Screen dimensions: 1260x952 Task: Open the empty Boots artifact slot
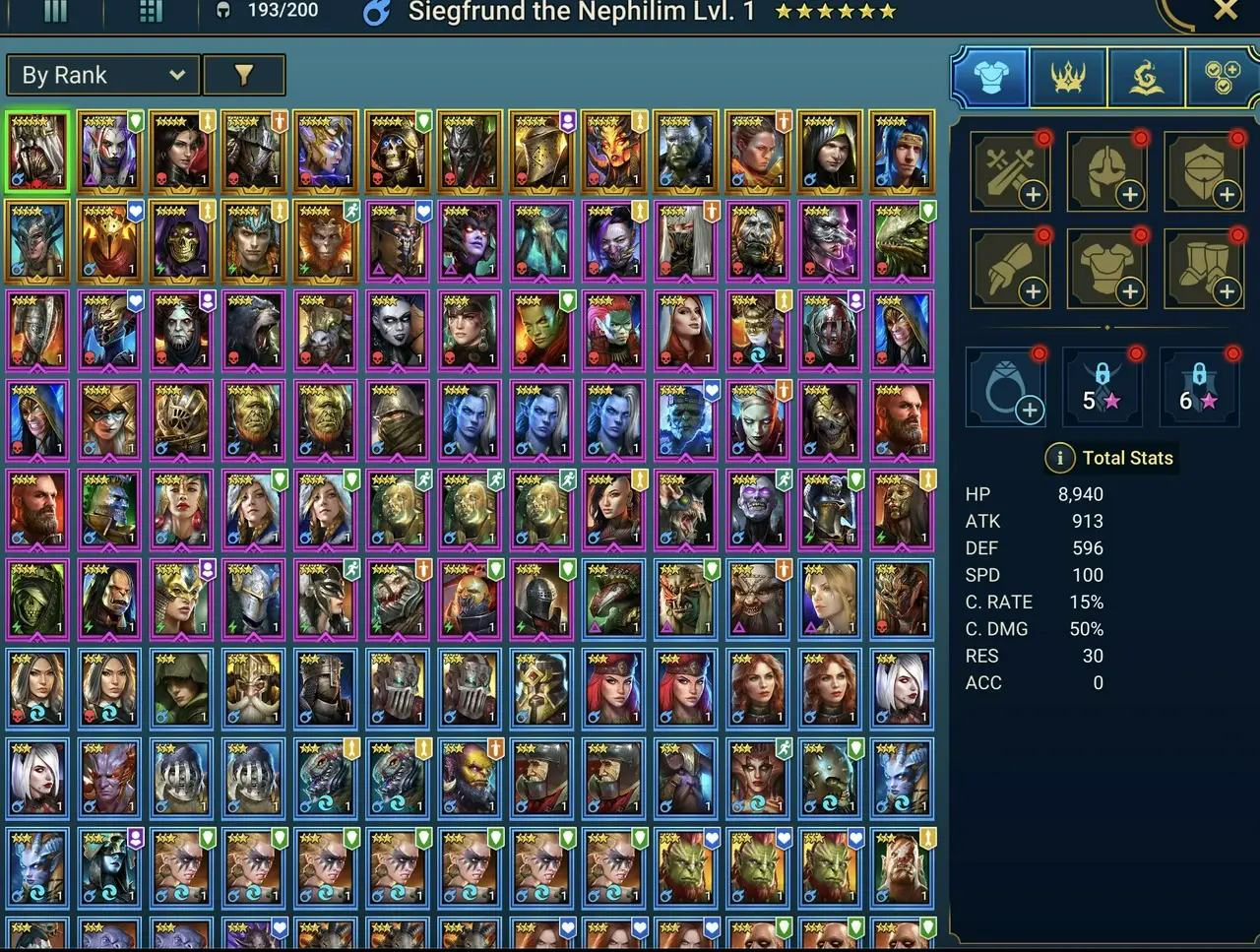[x=1204, y=269]
